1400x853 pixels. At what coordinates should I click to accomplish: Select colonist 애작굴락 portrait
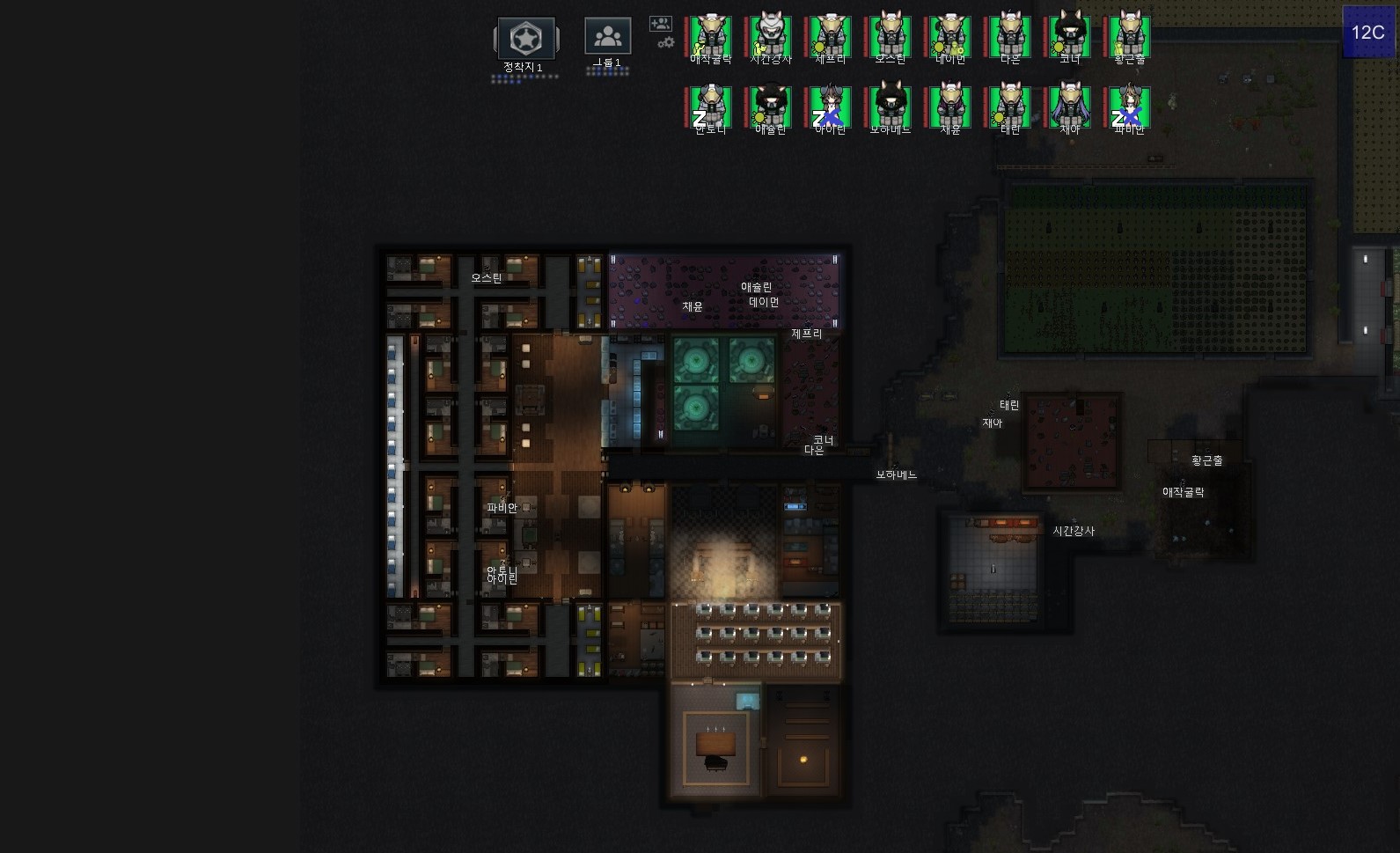click(x=711, y=37)
